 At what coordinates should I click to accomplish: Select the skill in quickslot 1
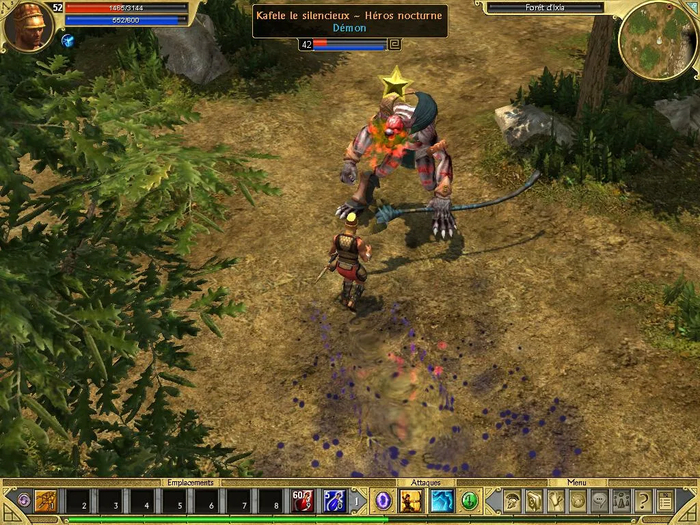47,500
